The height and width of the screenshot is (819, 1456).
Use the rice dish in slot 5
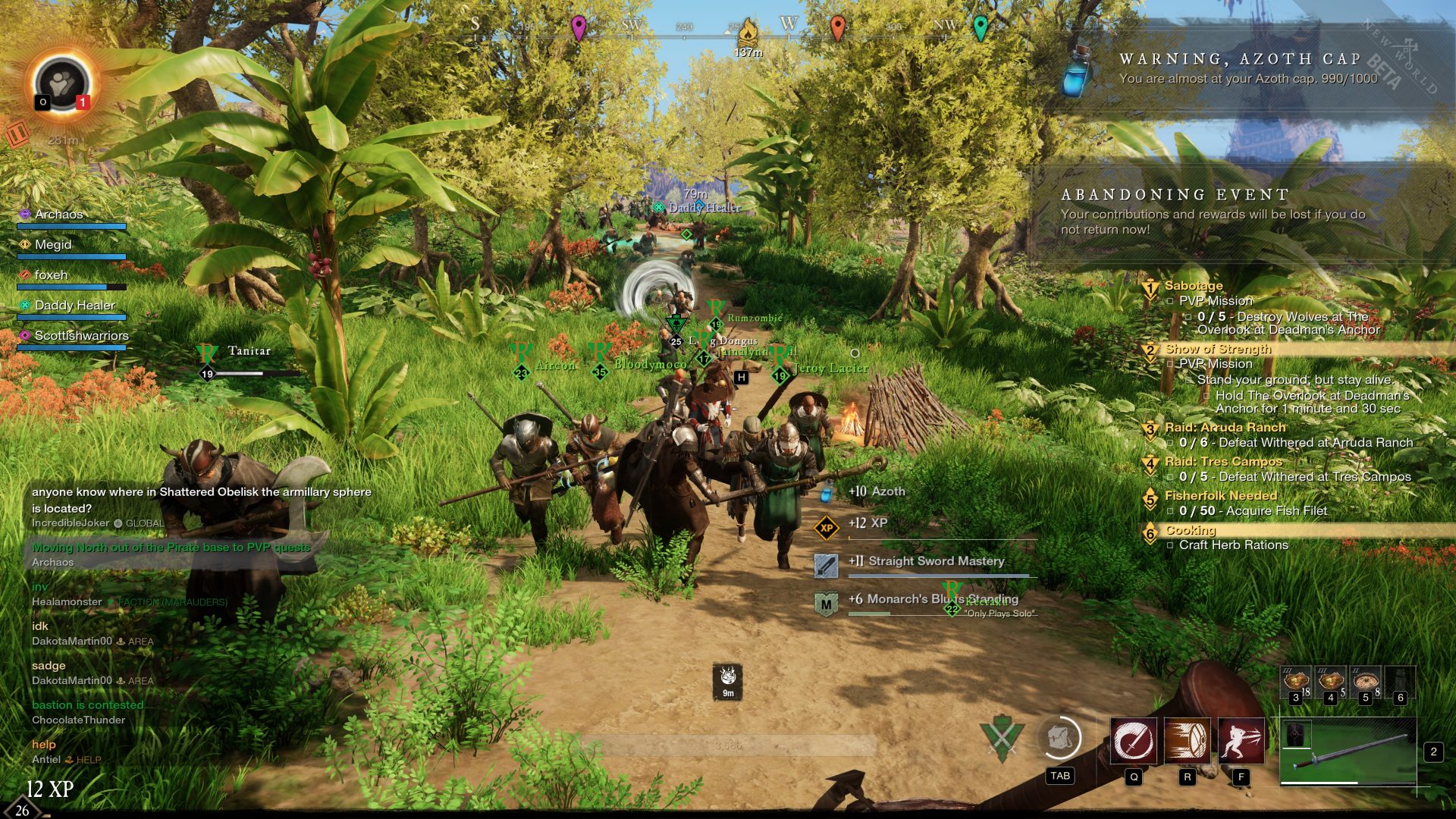tap(1366, 680)
